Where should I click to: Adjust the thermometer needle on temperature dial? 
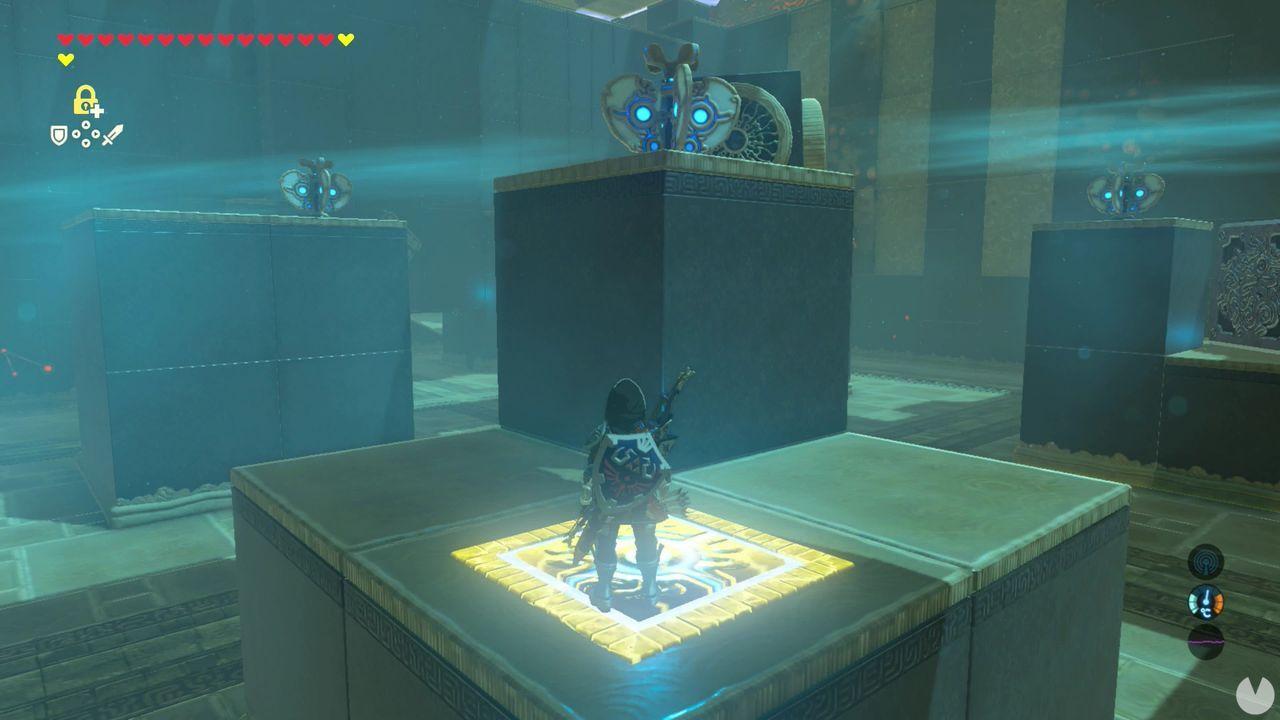pyautogui.click(x=1207, y=595)
